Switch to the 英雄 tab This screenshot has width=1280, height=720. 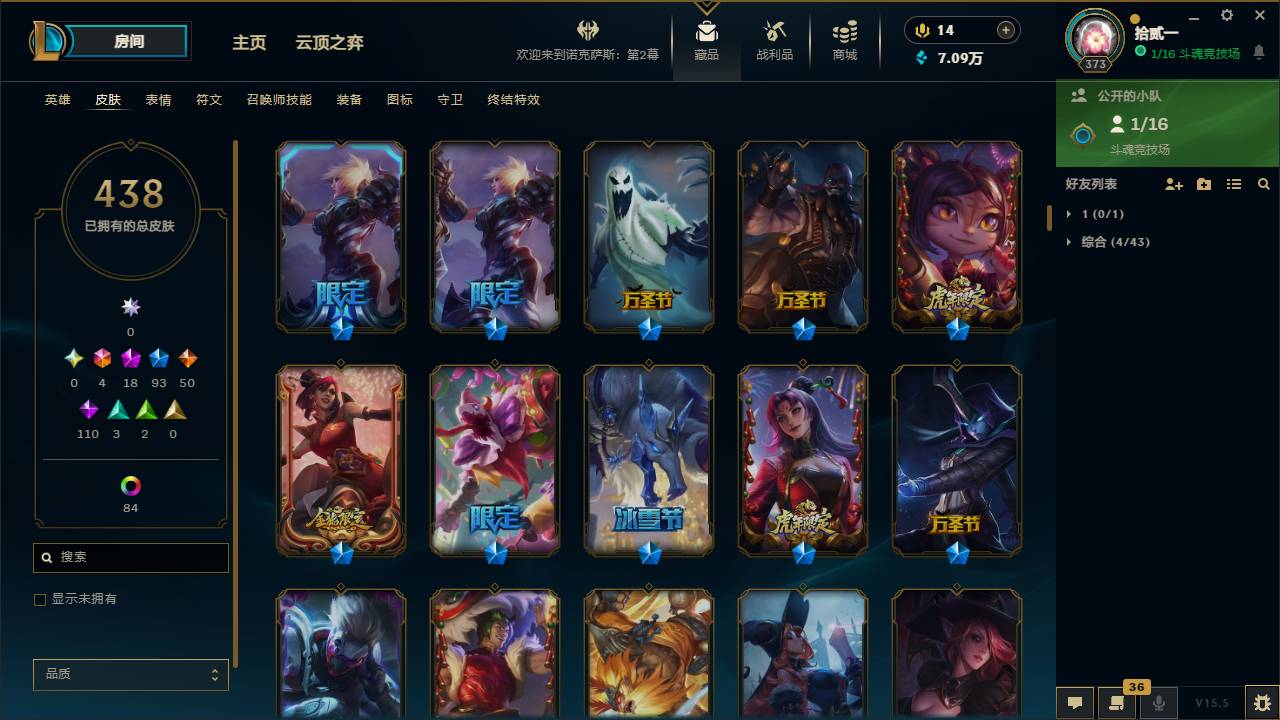coord(56,100)
